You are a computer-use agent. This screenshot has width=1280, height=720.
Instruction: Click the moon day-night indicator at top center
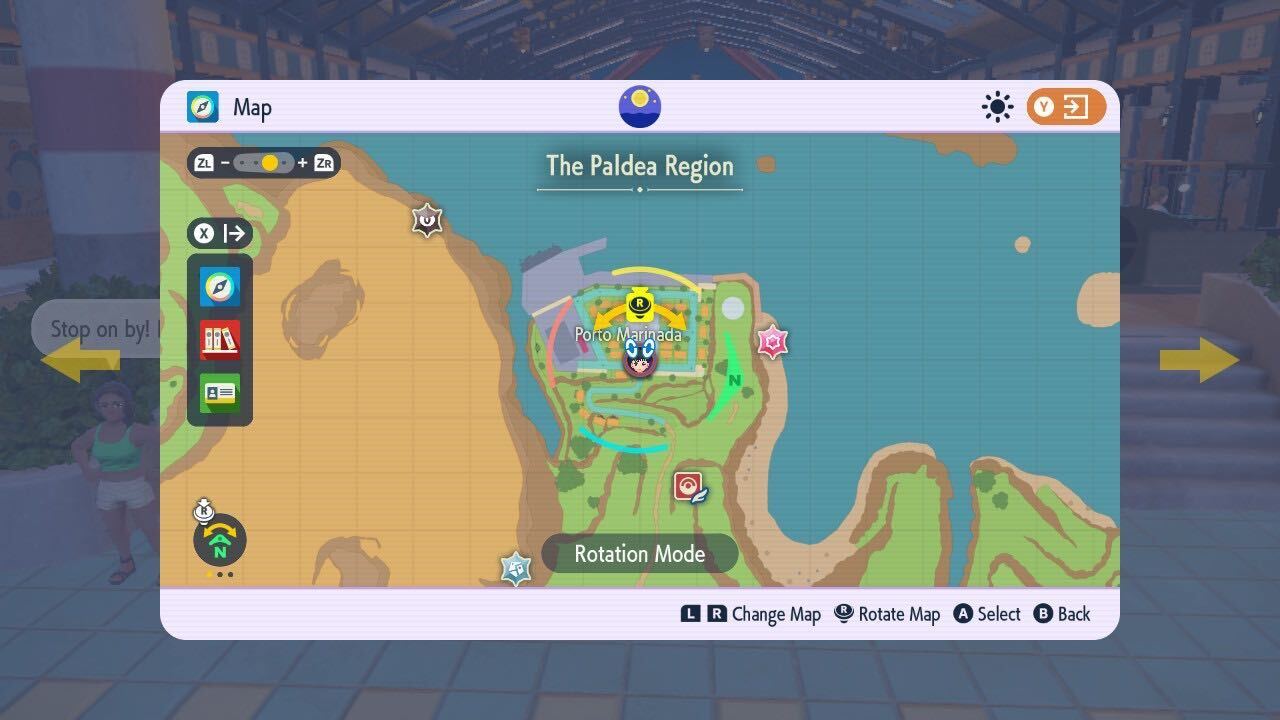(639, 106)
